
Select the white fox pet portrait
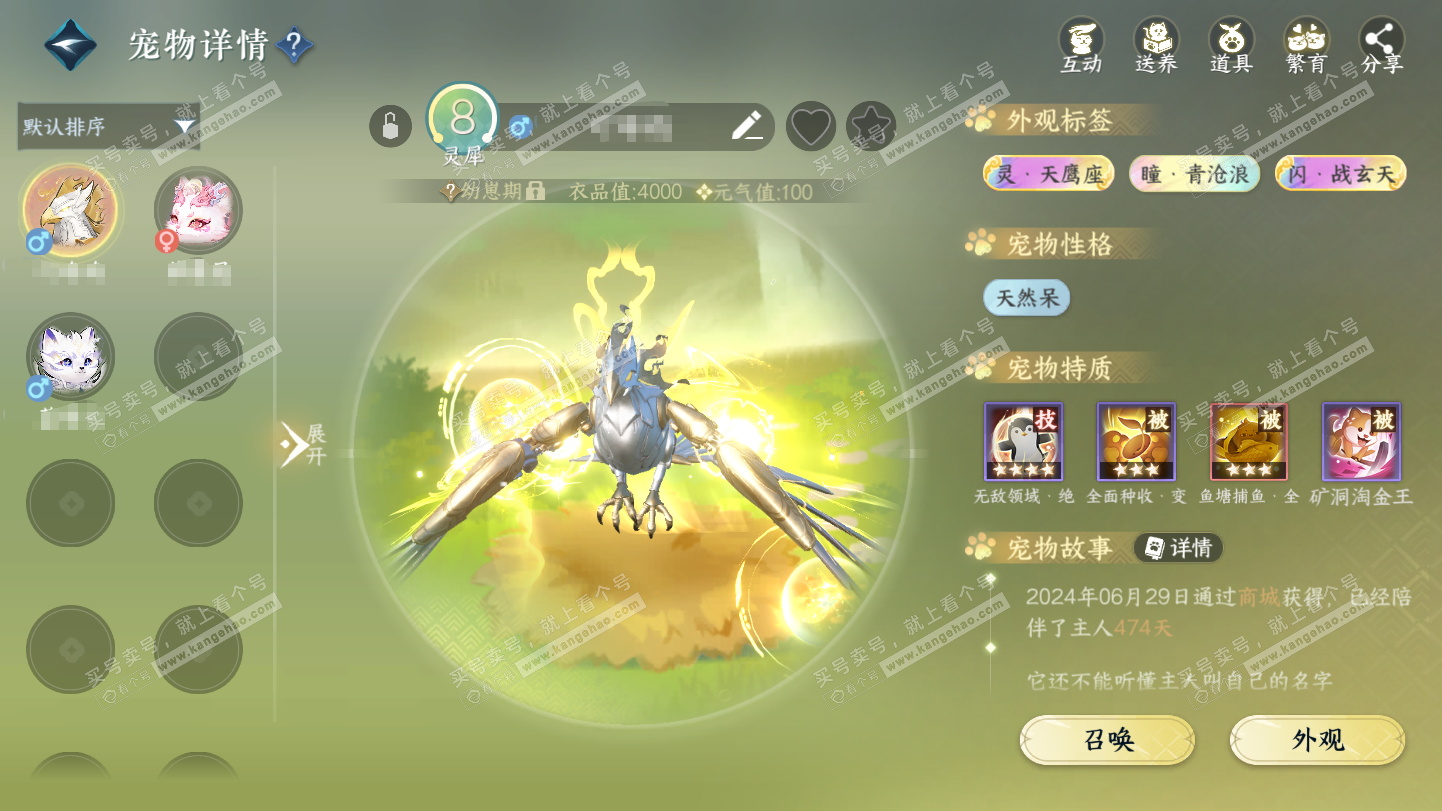point(70,357)
